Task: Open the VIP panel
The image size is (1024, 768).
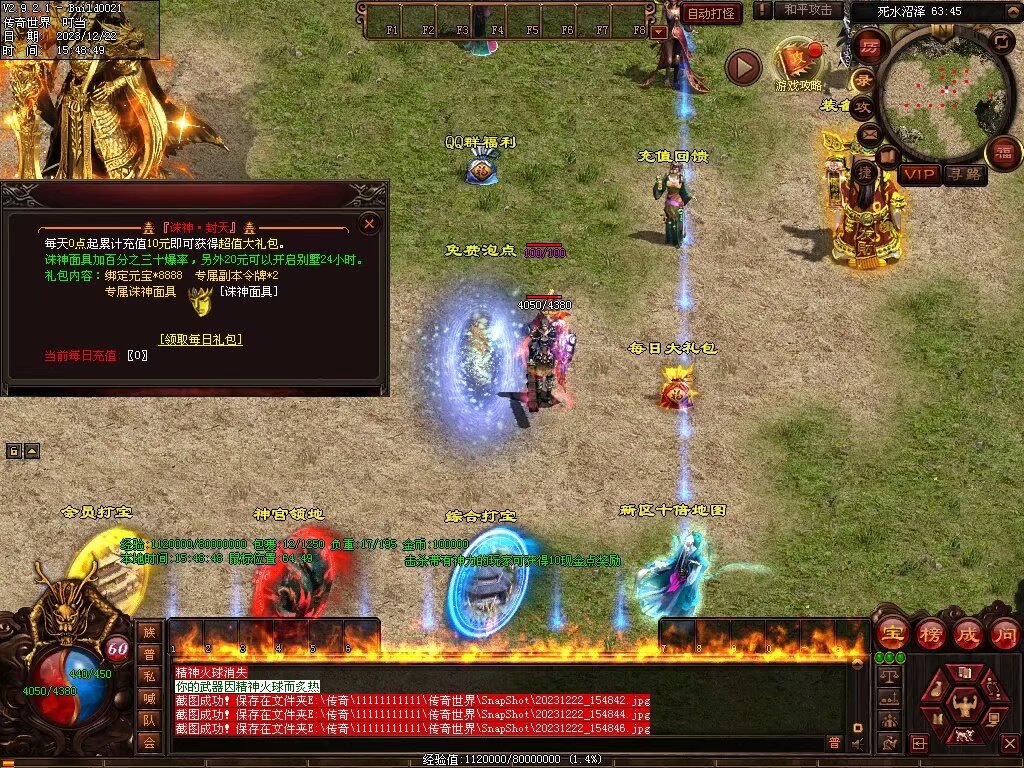Action: point(920,174)
